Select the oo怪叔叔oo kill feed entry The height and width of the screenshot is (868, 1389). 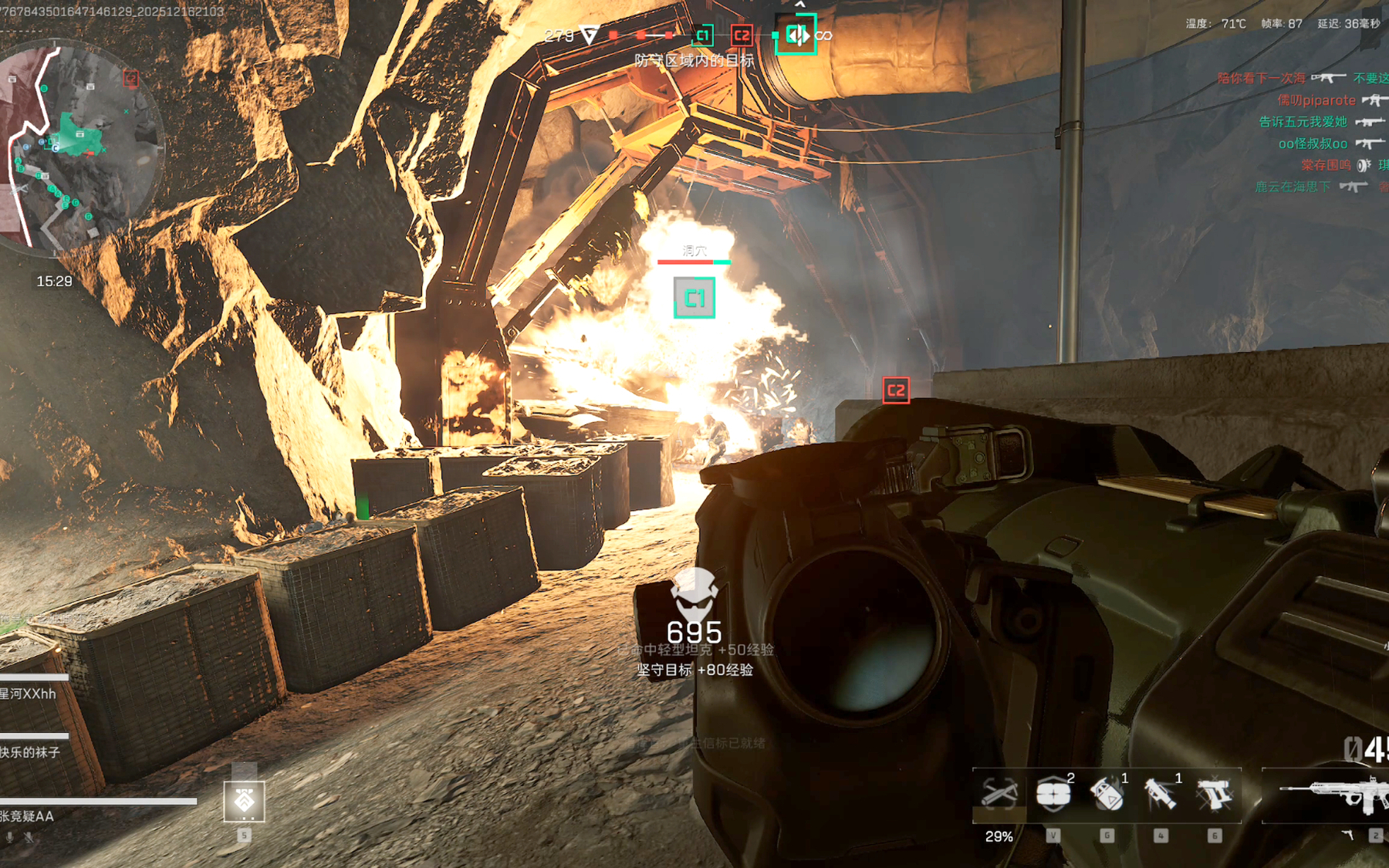click(x=1313, y=144)
